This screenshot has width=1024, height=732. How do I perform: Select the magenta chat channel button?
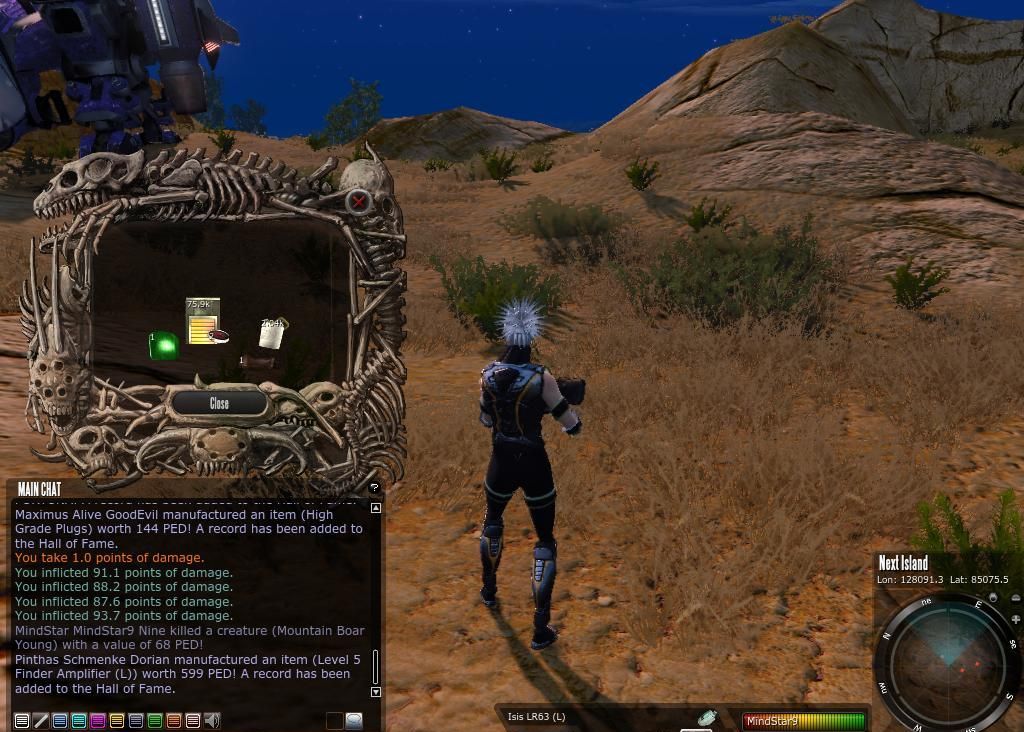point(98,720)
